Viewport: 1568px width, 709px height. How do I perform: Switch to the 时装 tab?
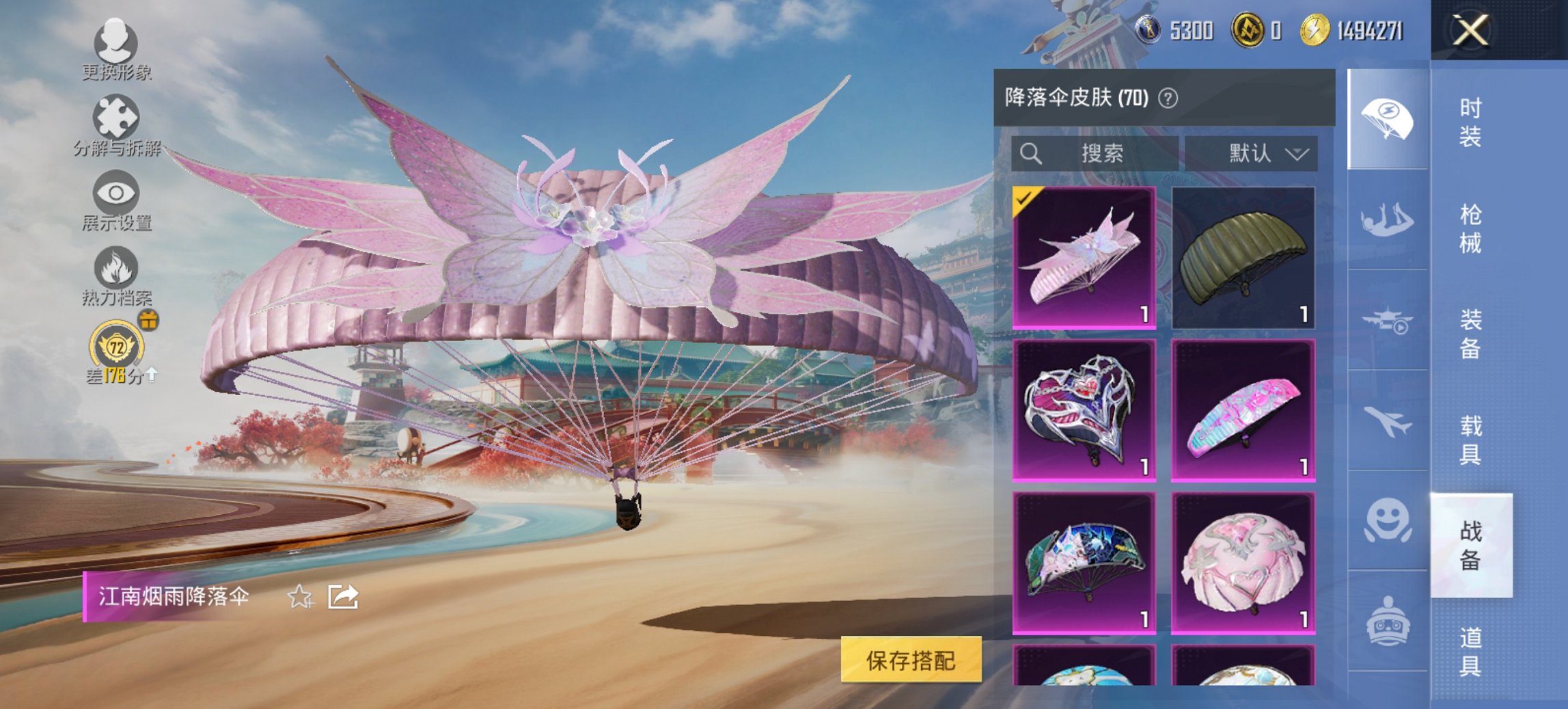[x=1470, y=124]
